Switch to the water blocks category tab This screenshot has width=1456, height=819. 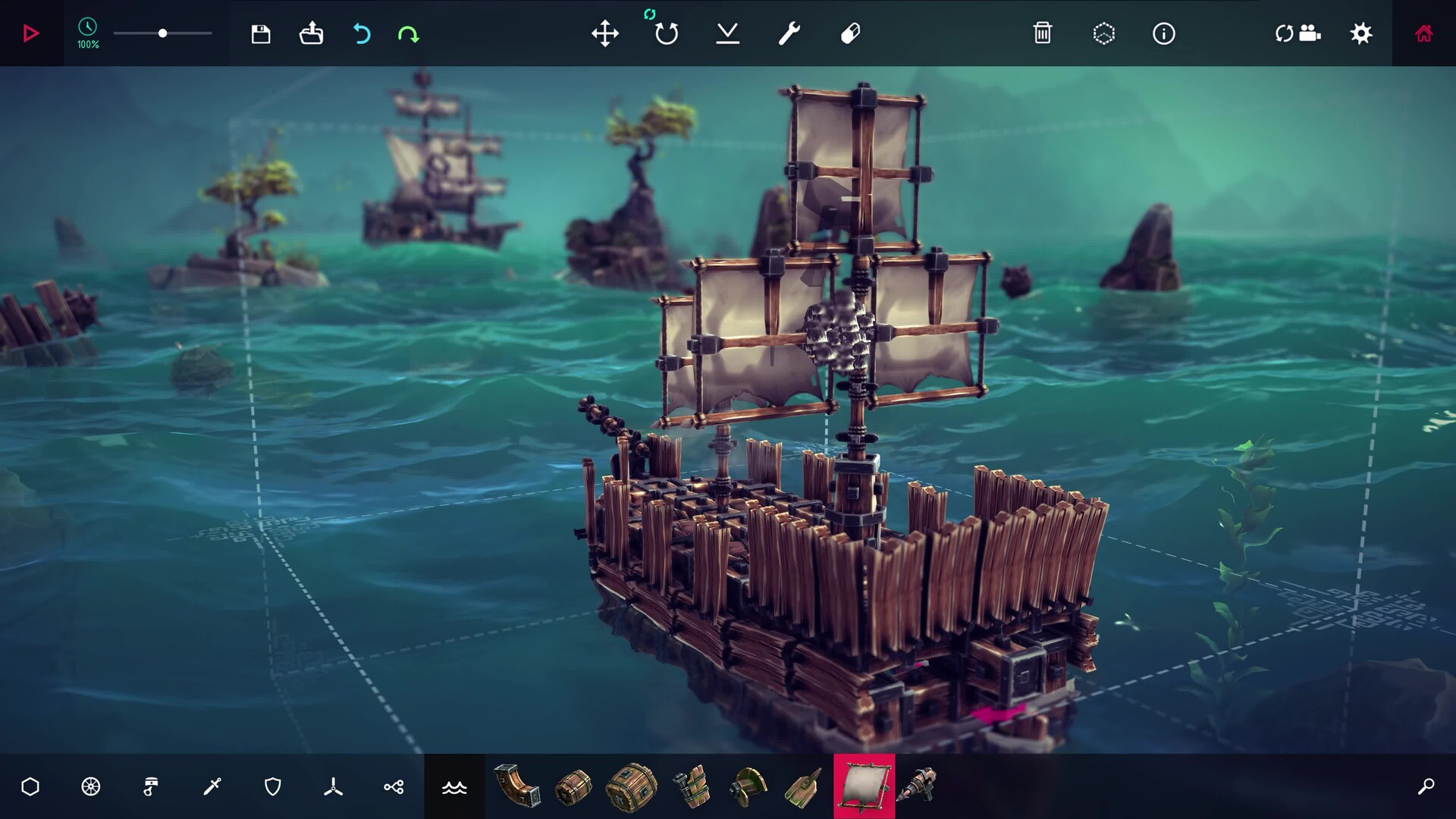pyautogui.click(x=454, y=787)
